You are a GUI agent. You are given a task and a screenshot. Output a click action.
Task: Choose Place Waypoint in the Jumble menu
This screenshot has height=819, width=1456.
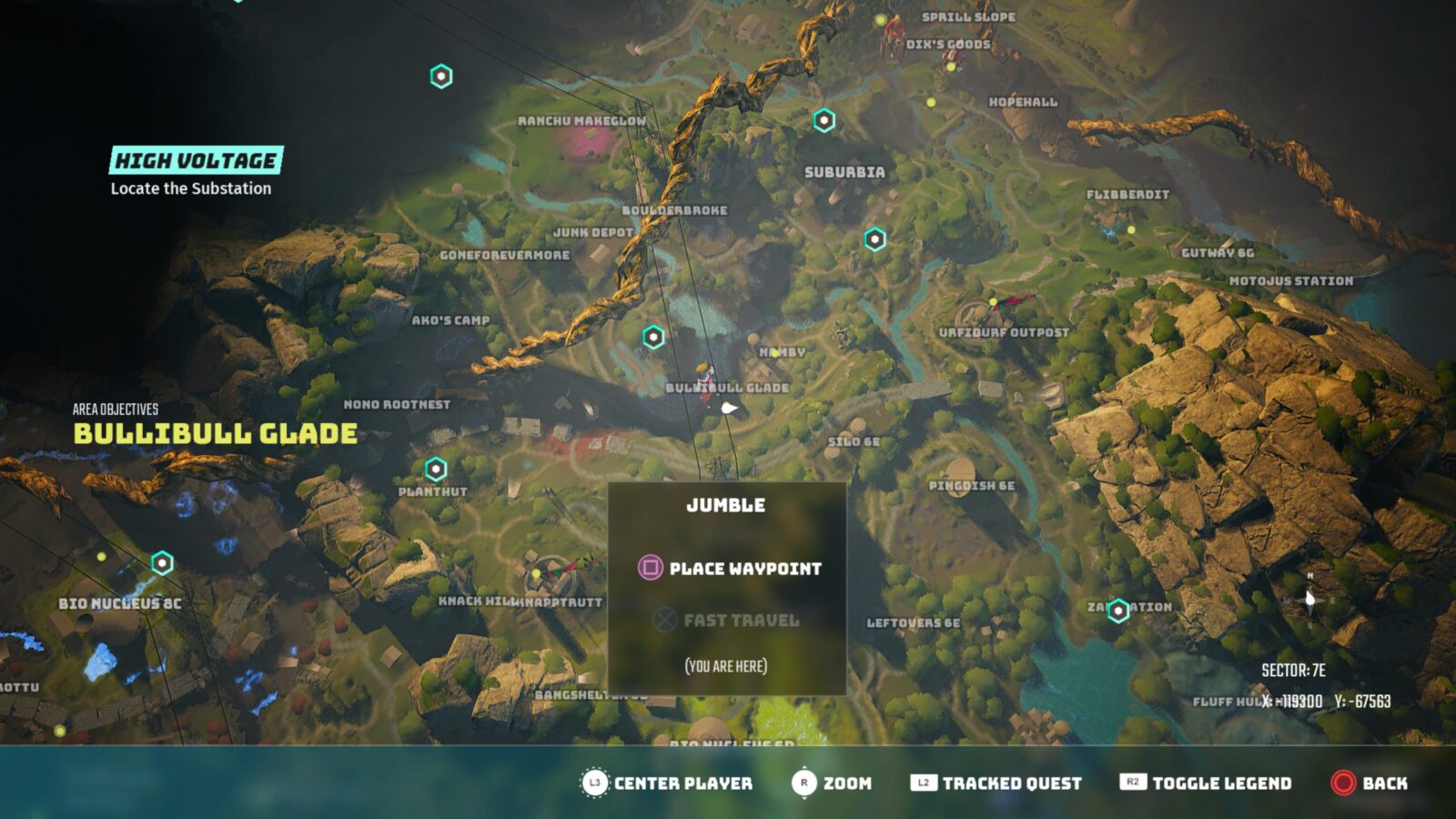(x=744, y=569)
